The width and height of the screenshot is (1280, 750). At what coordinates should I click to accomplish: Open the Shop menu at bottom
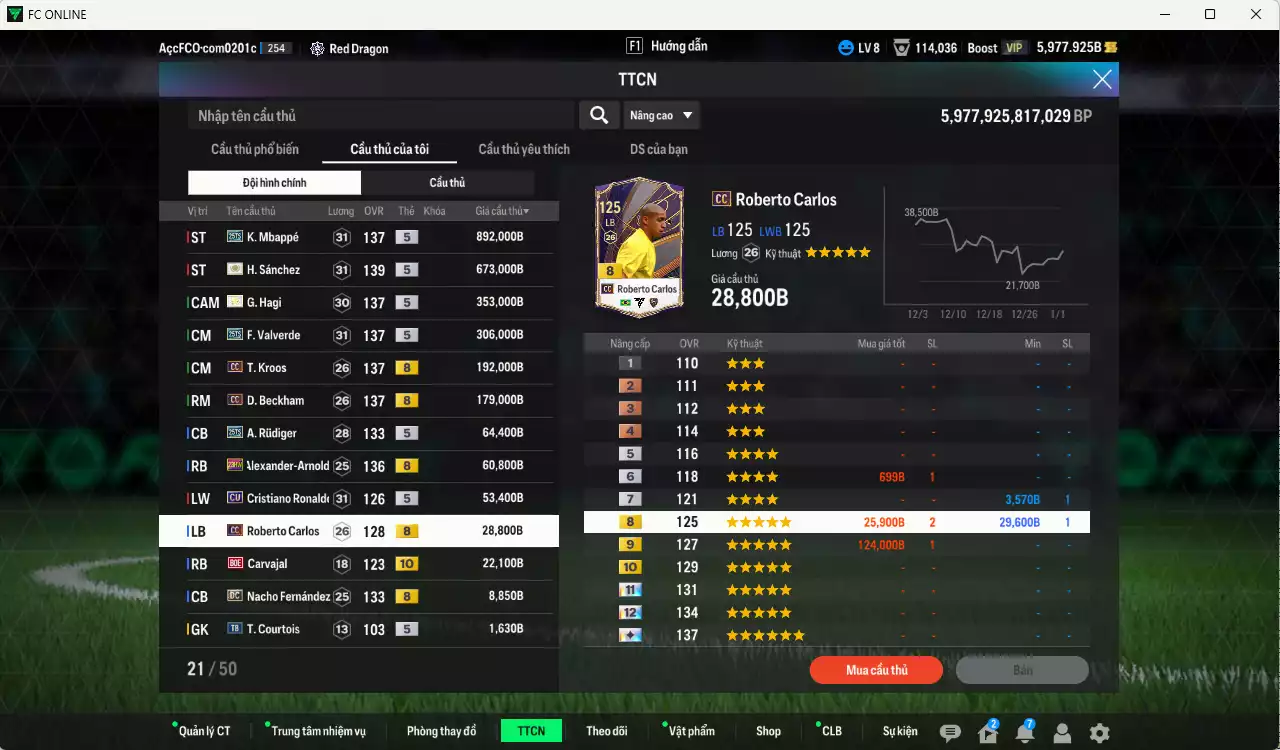768,731
